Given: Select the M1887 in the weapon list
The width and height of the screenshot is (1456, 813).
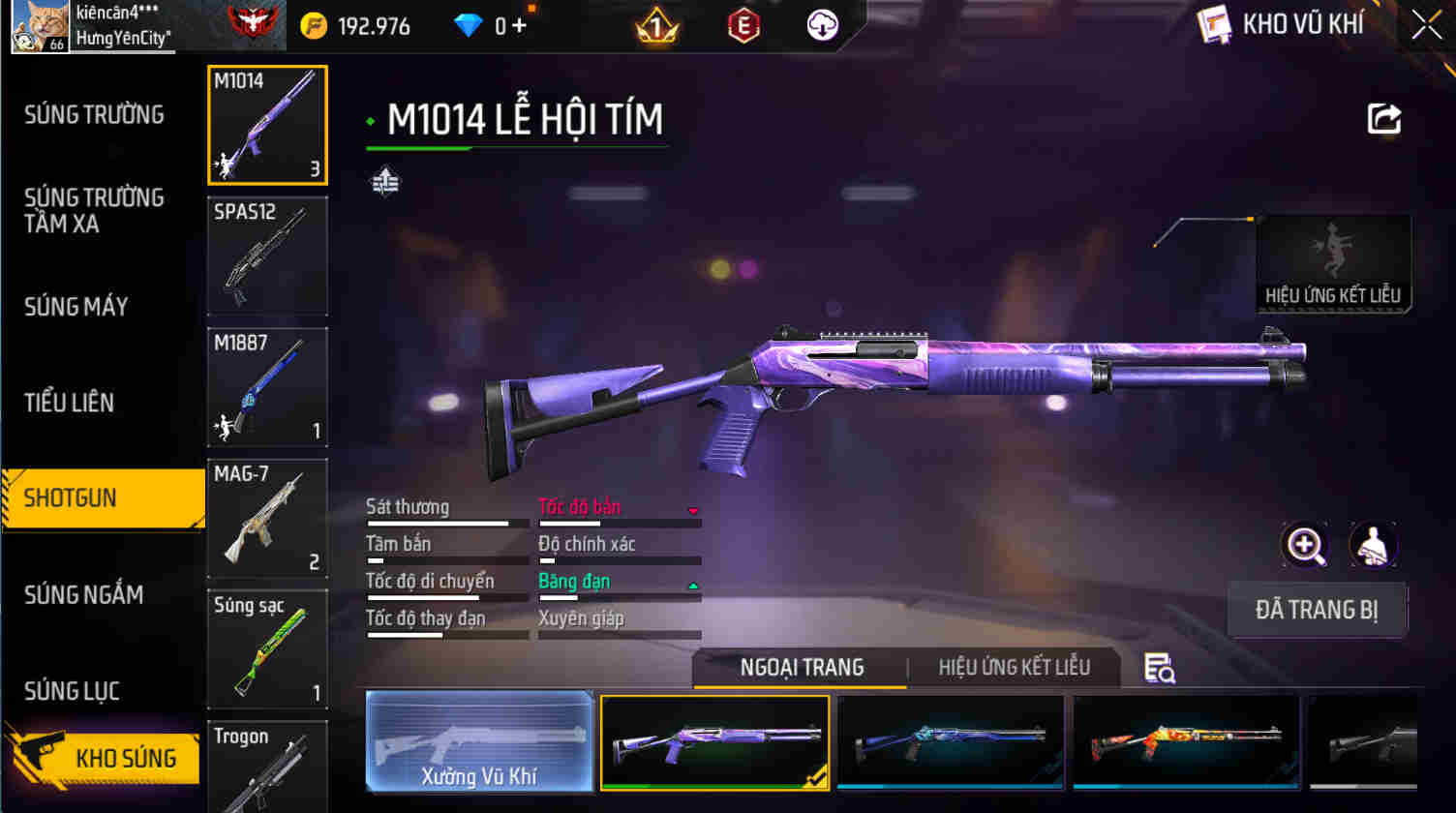Looking at the screenshot, I should [x=267, y=387].
